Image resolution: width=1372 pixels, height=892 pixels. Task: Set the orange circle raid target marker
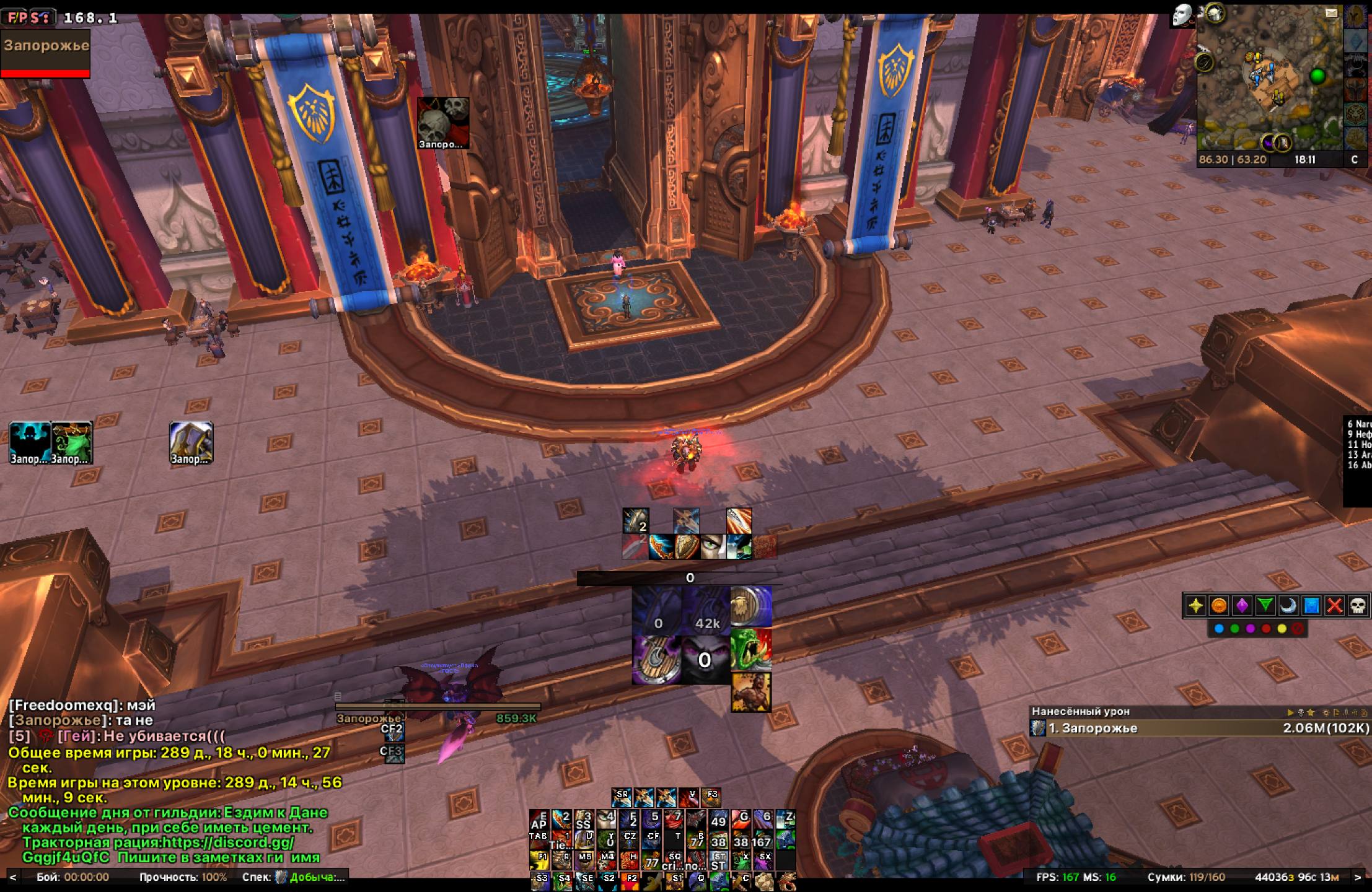[x=1218, y=605]
